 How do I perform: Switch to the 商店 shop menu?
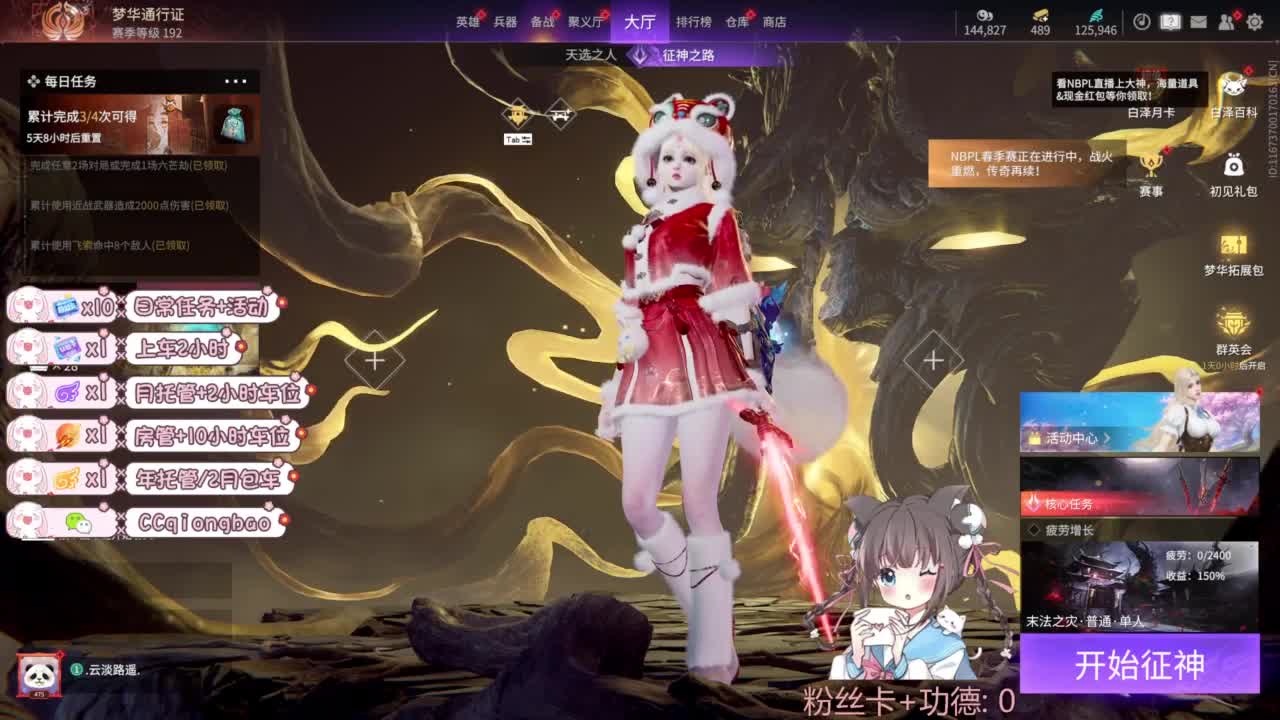click(x=775, y=19)
